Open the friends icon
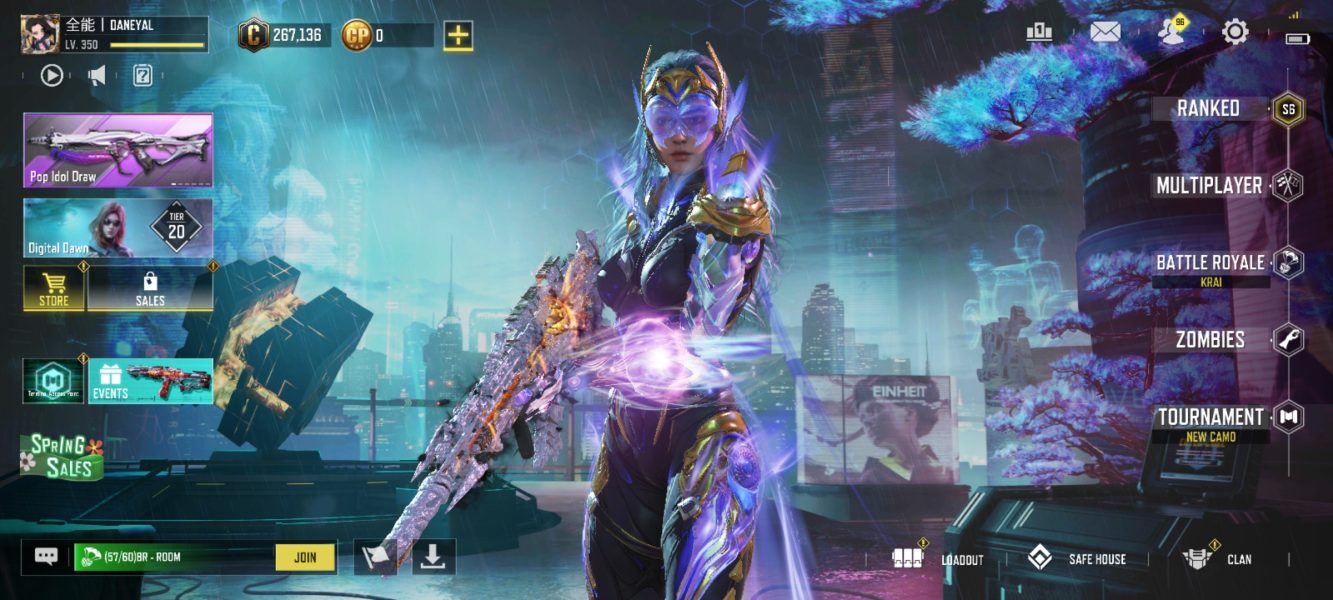This screenshot has height=600, width=1333. (1170, 32)
